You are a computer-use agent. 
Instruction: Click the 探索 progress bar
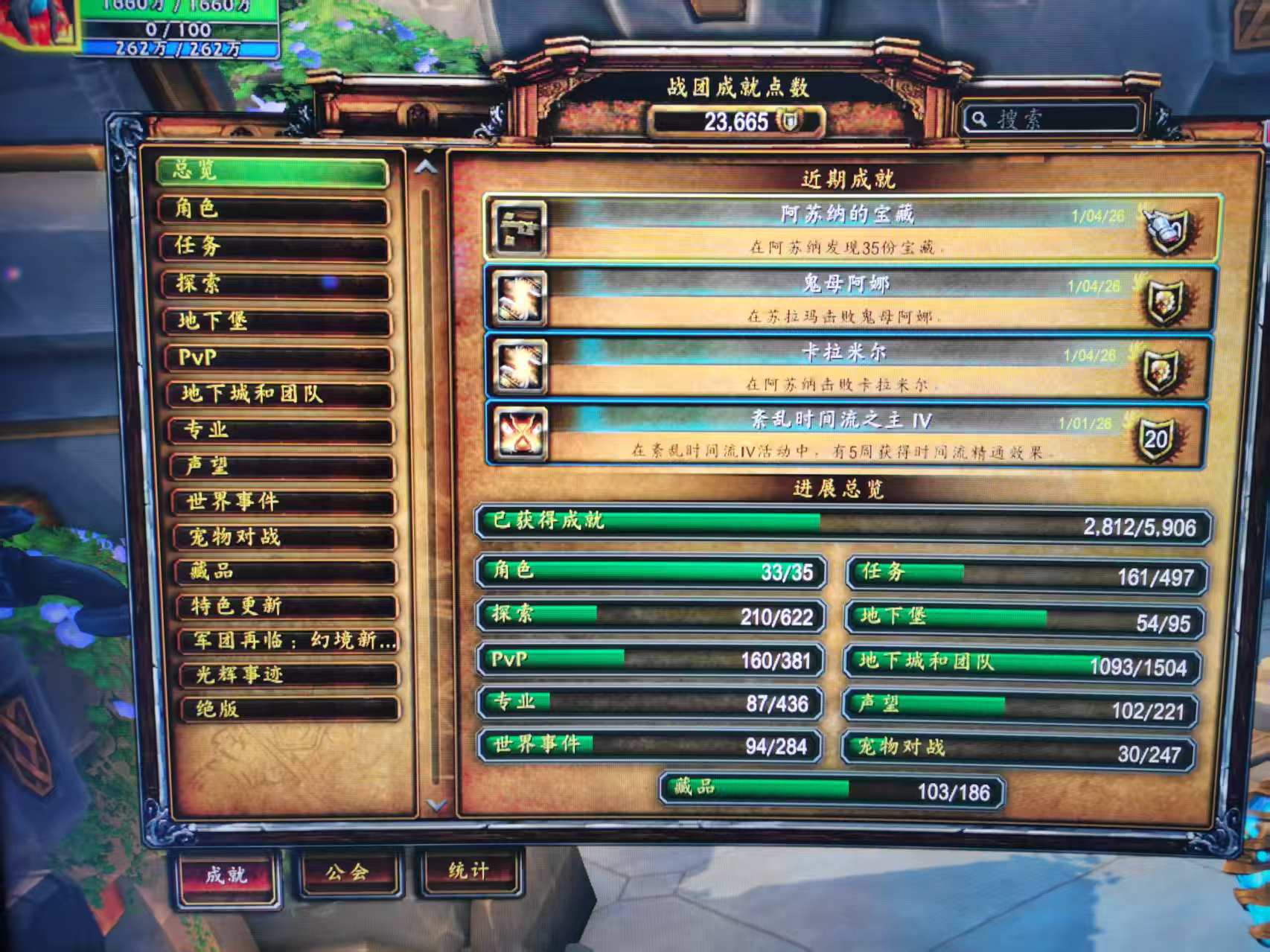click(x=651, y=616)
